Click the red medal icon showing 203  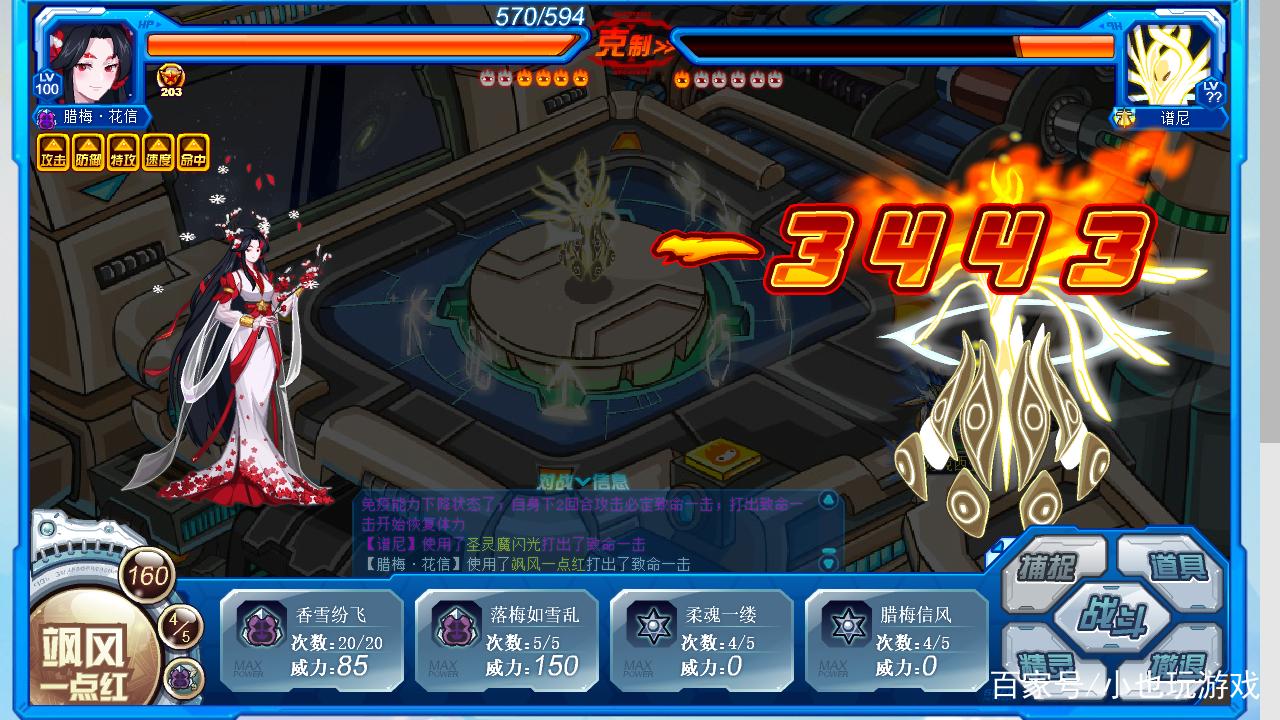click(171, 78)
